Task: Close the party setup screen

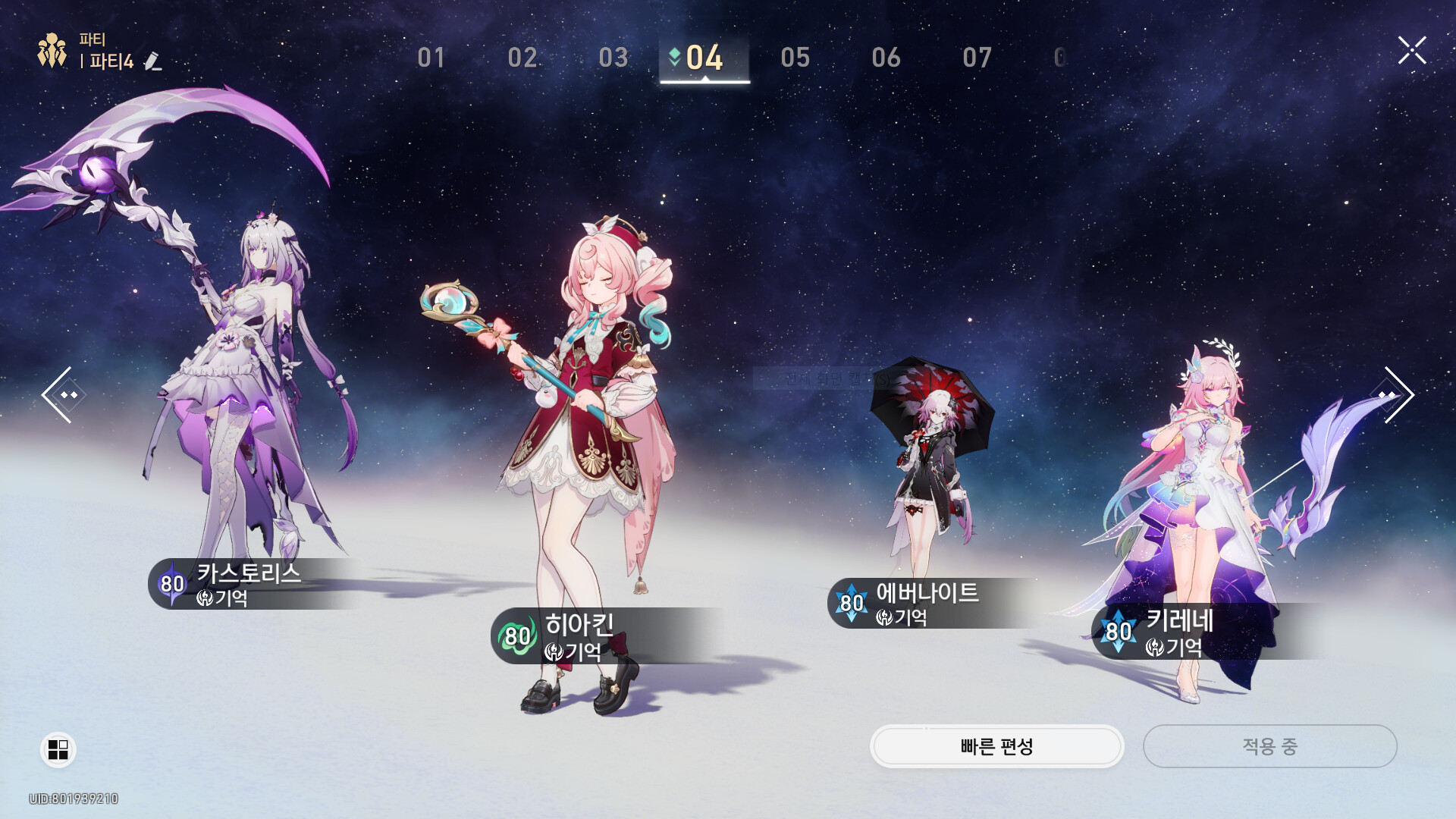Action: [1412, 51]
